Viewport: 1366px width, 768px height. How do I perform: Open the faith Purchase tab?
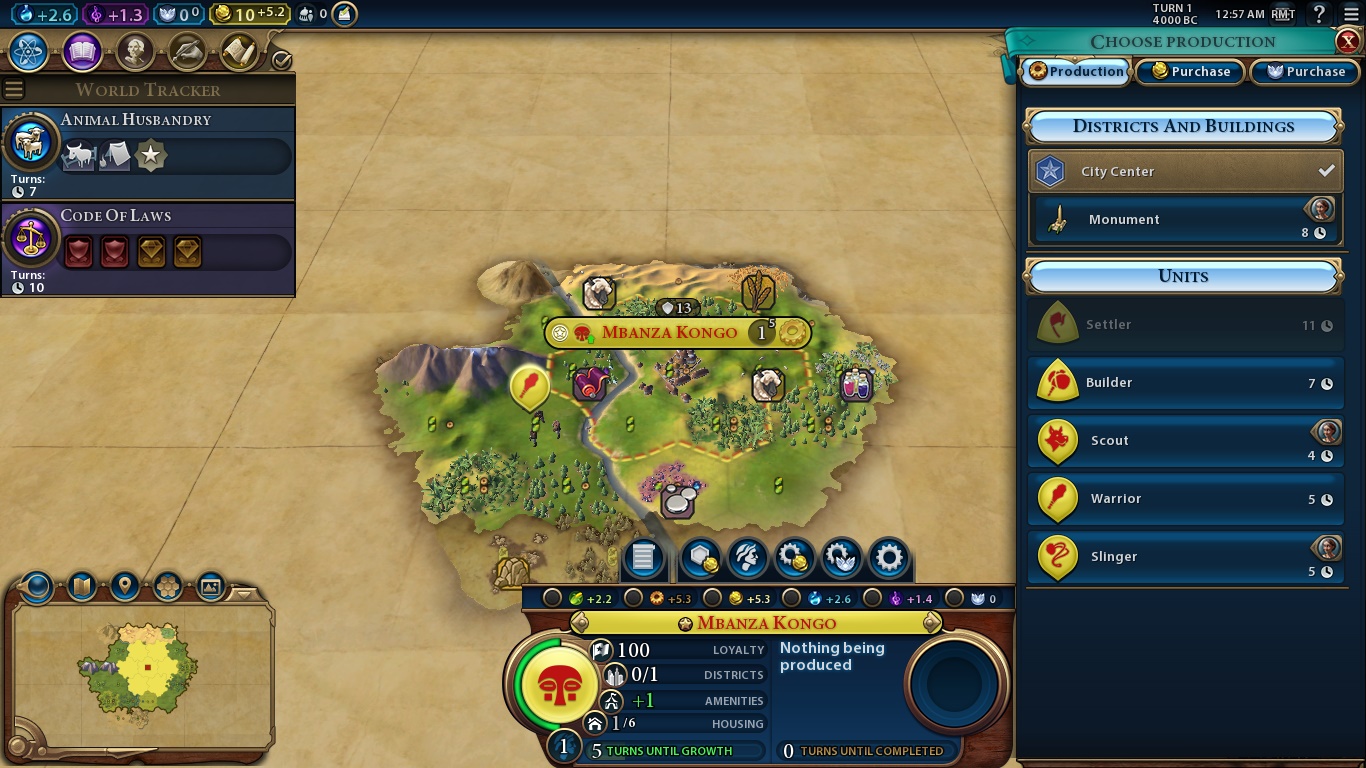coord(1305,72)
